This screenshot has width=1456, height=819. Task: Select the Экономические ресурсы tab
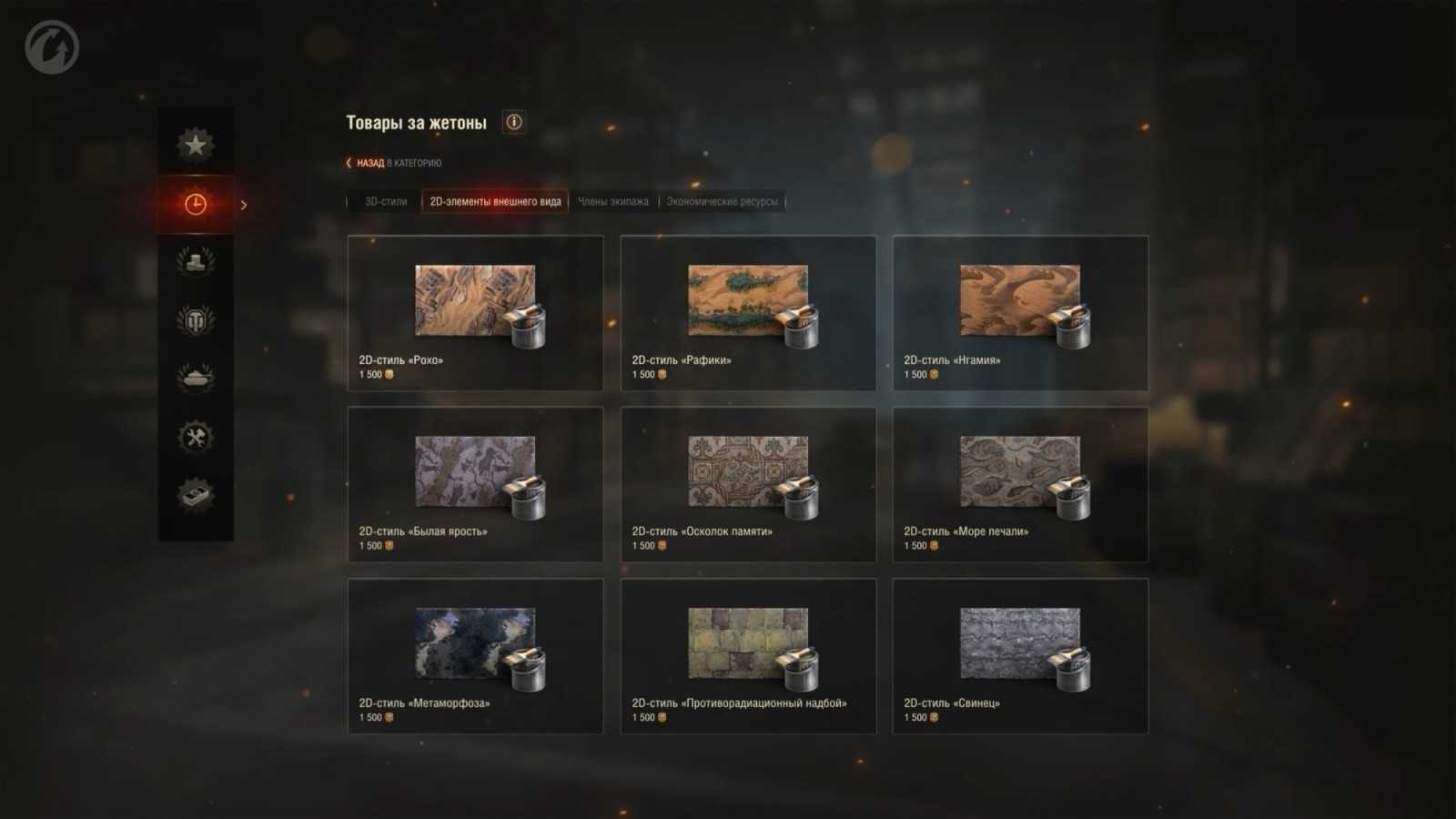click(721, 201)
